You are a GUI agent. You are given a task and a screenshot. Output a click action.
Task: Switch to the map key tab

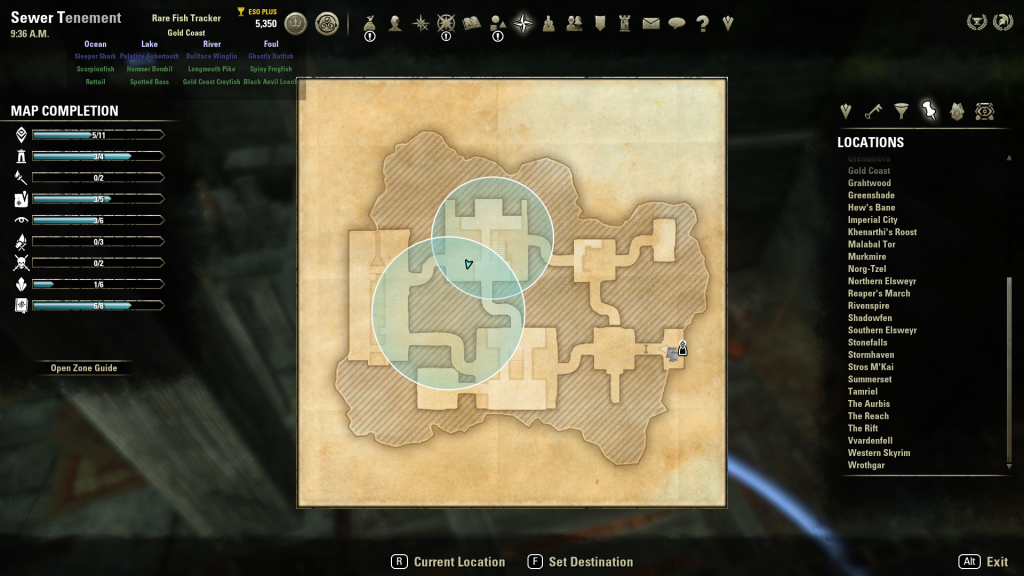pos(874,110)
